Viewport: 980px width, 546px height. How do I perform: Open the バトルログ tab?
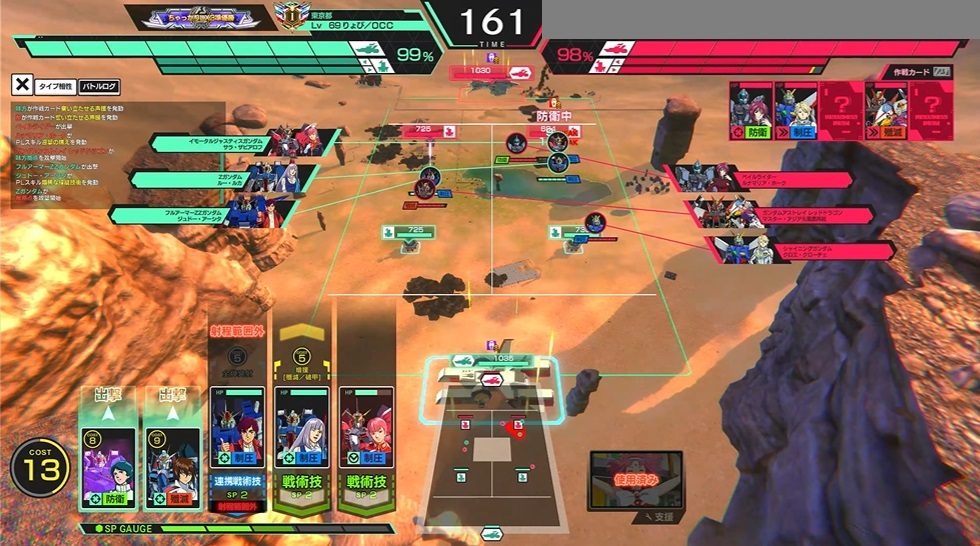tap(100, 86)
